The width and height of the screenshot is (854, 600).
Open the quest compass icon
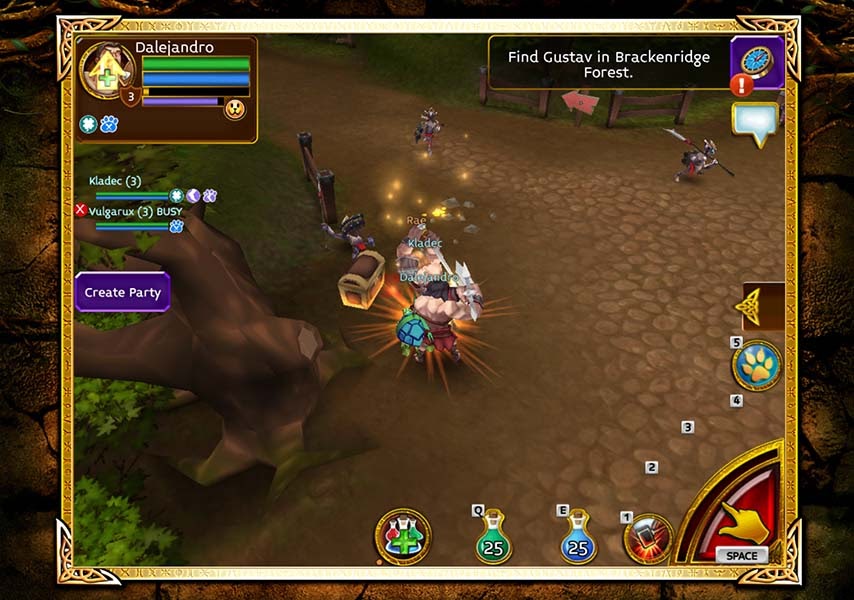pos(757,60)
